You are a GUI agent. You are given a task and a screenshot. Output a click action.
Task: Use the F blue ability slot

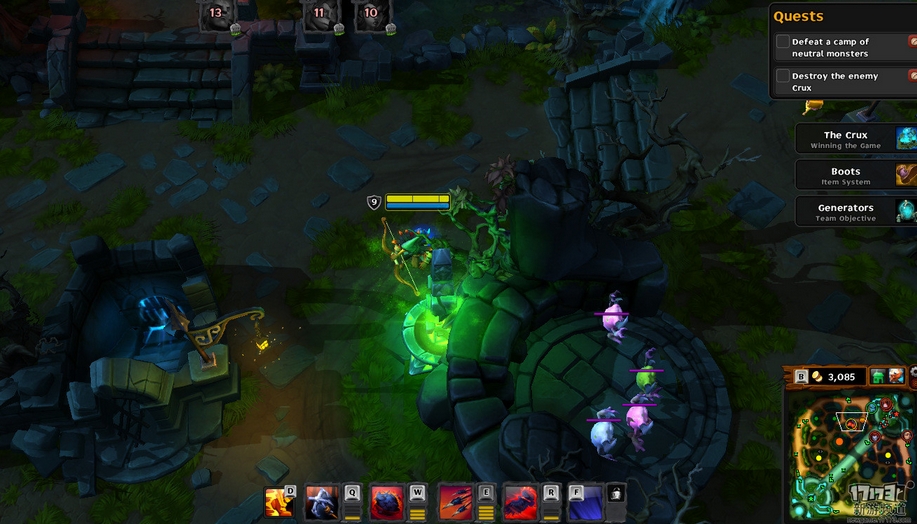point(585,502)
